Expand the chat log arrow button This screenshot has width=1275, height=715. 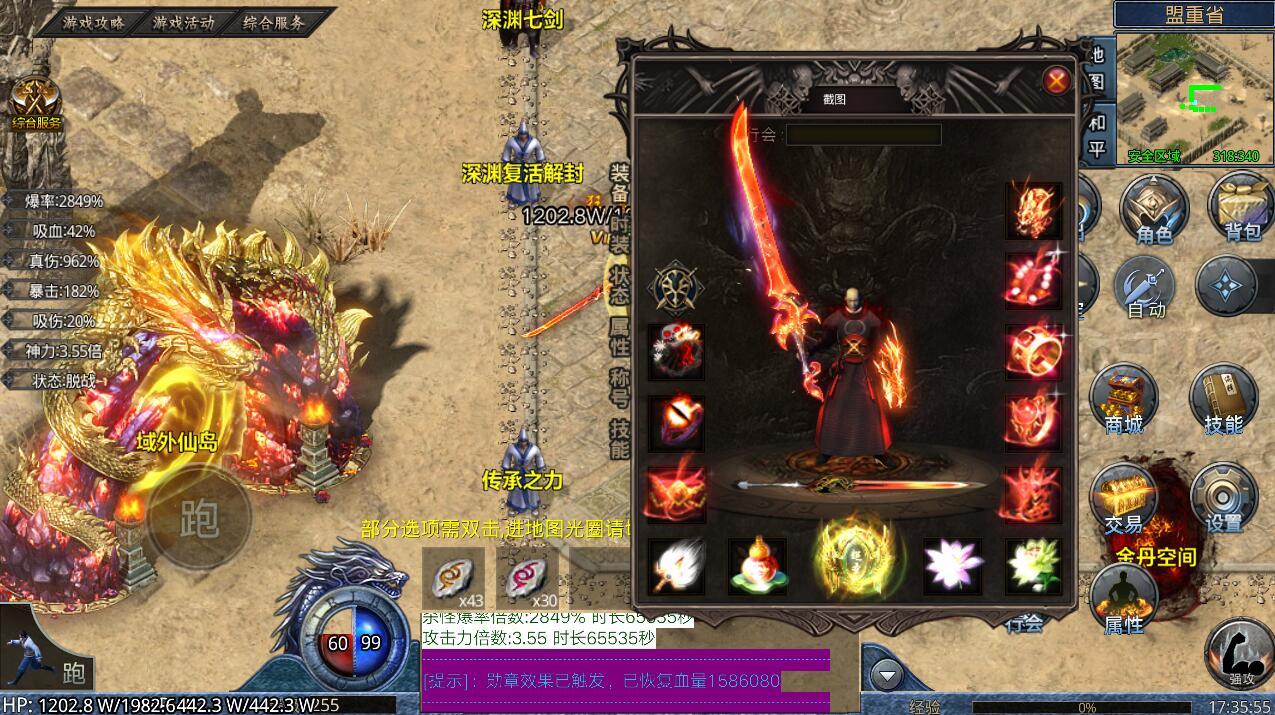click(886, 676)
